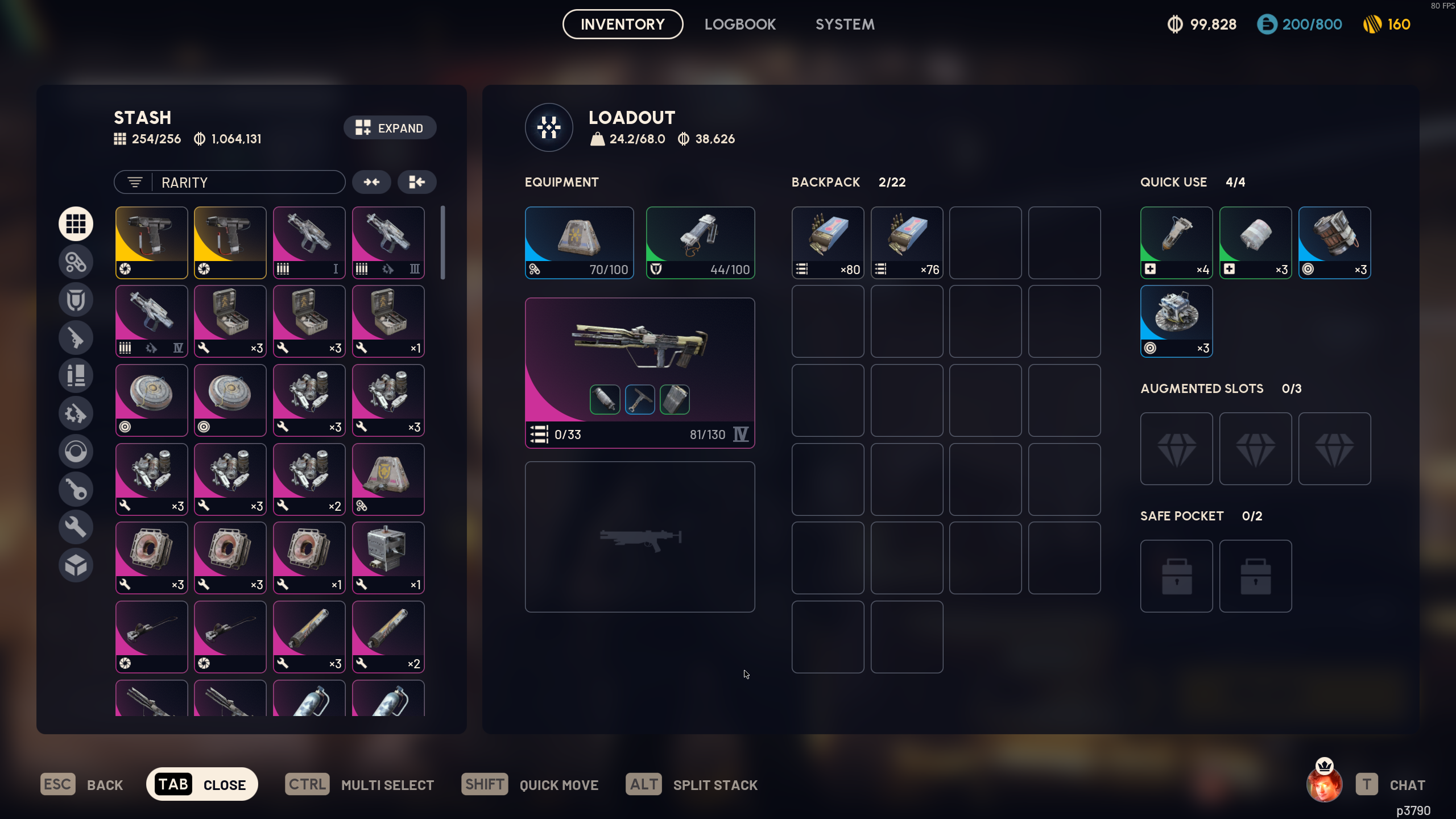Show all stash items grid filter
Image resolution: width=1456 pixels, height=819 pixels.
(76, 224)
